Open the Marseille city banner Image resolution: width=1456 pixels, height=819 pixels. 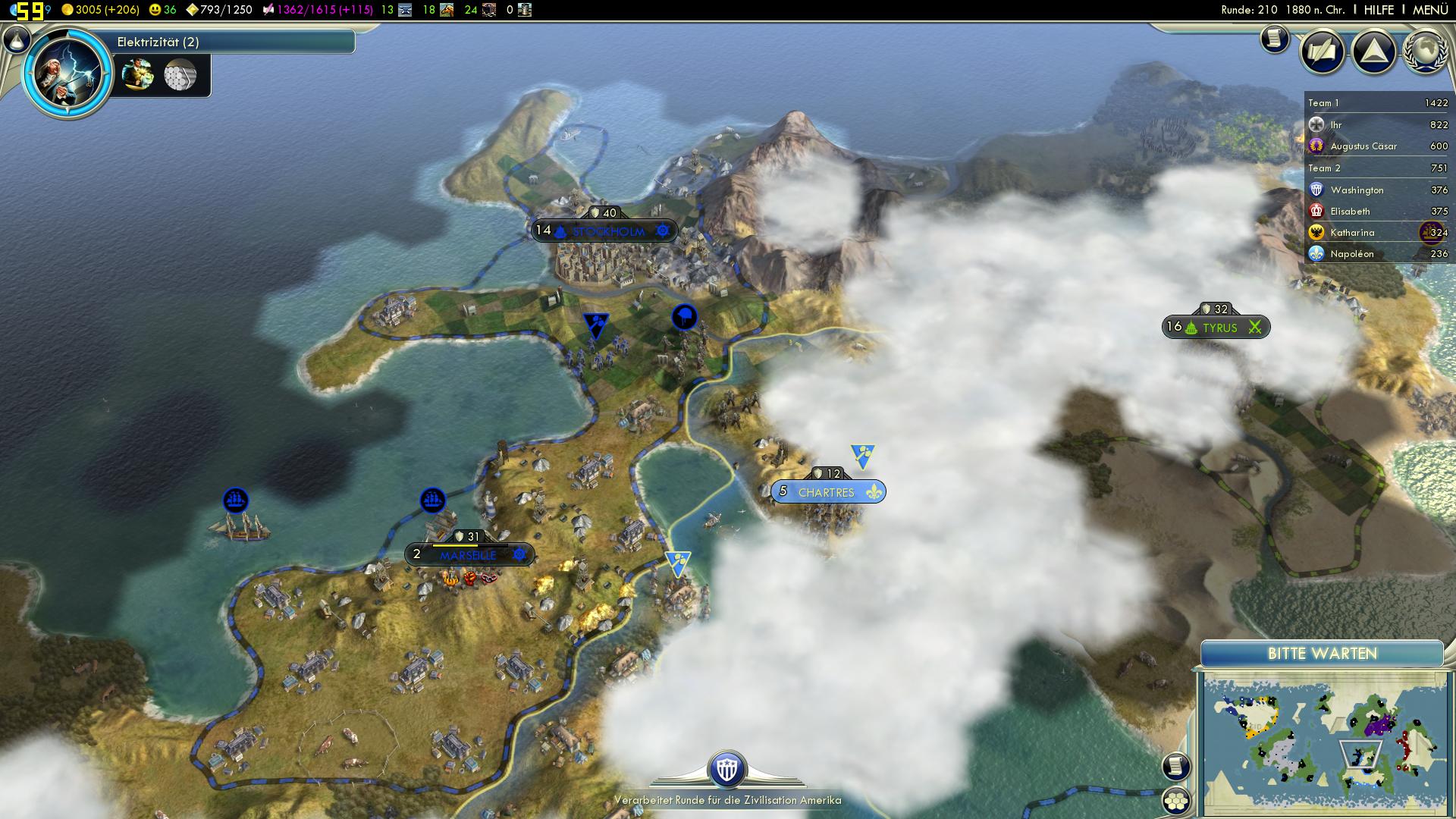(x=469, y=555)
